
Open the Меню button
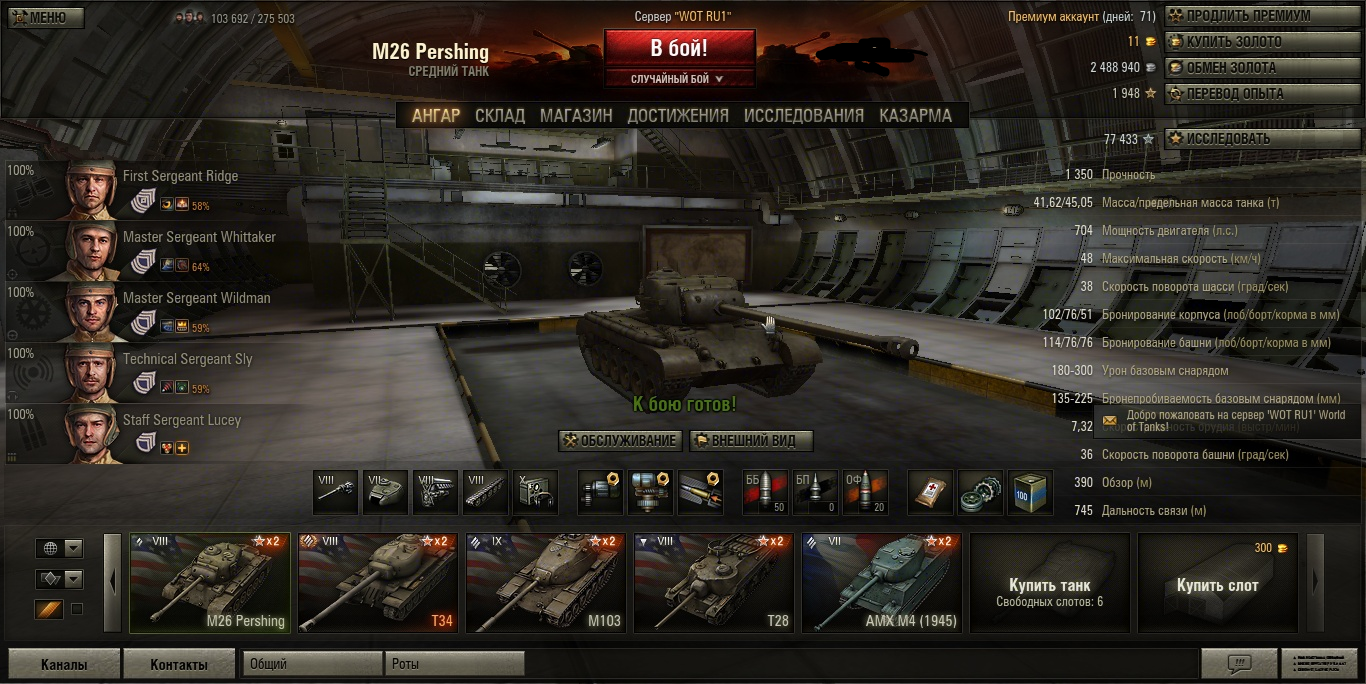pyautogui.click(x=46, y=18)
